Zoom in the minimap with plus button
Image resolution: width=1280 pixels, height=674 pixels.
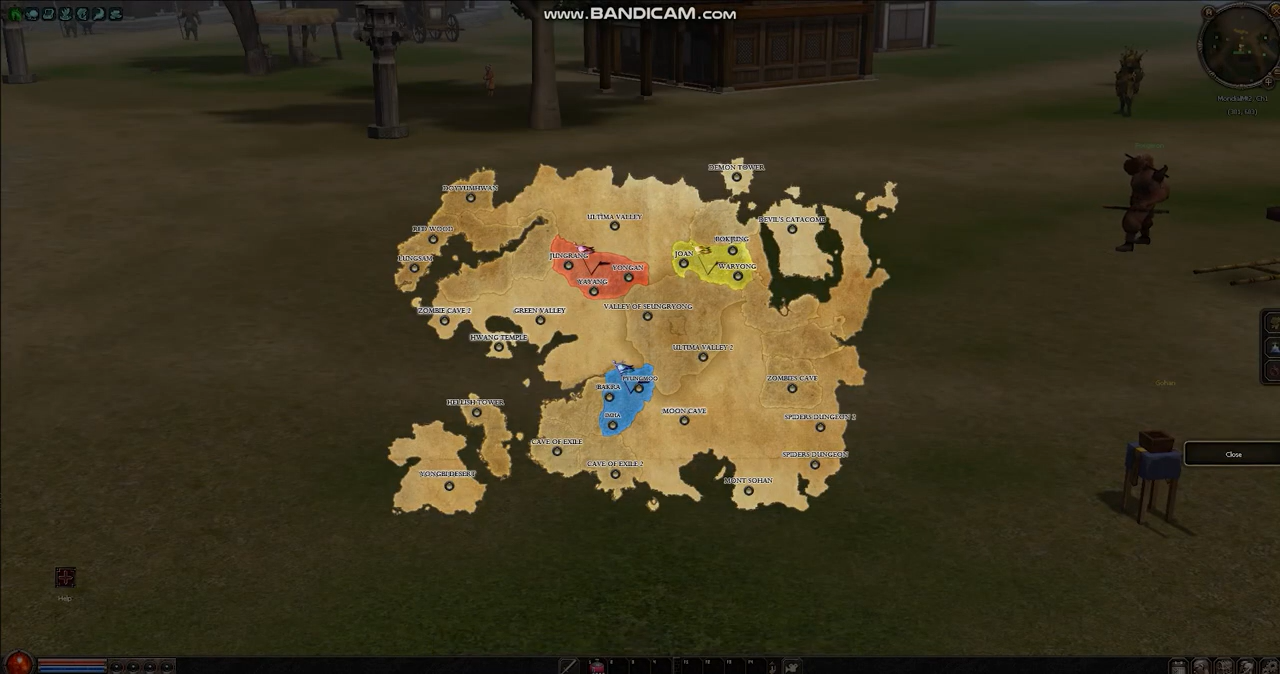(1269, 81)
